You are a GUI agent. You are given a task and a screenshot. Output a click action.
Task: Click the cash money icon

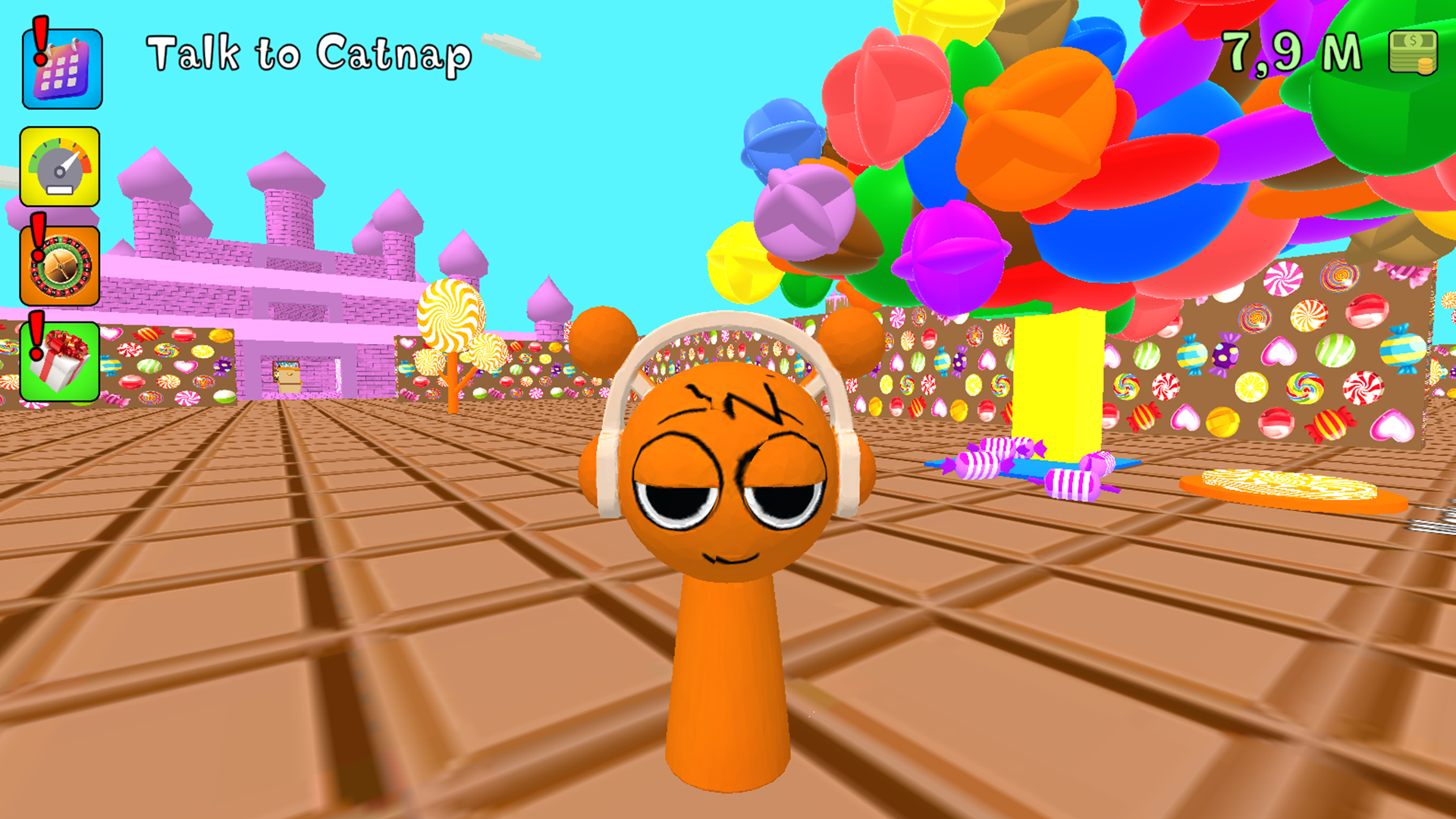pyautogui.click(x=1414, y=53)
